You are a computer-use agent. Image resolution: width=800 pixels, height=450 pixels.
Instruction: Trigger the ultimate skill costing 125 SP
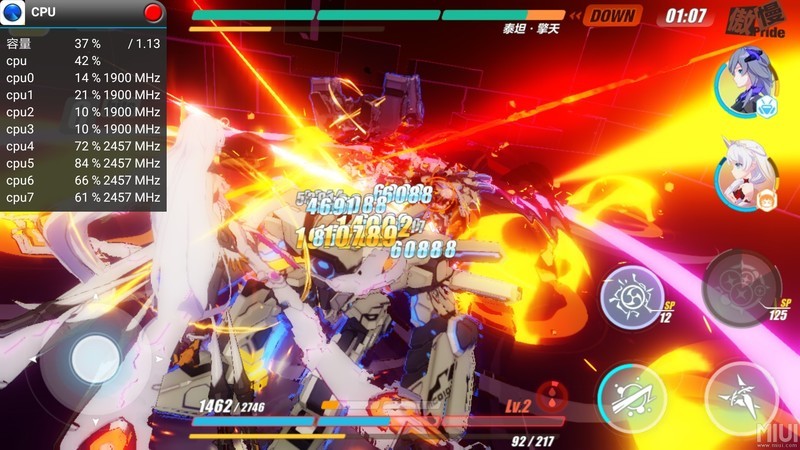[x=741, y=288]
